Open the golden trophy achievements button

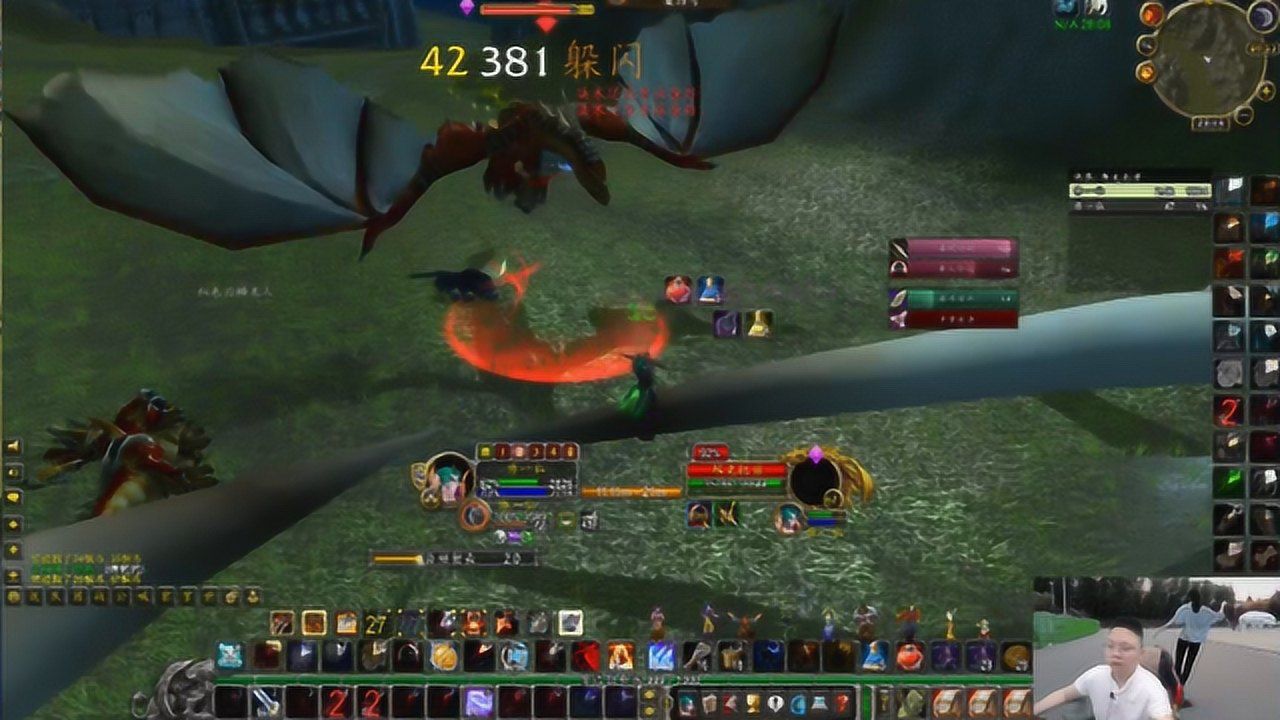[752, 702]
